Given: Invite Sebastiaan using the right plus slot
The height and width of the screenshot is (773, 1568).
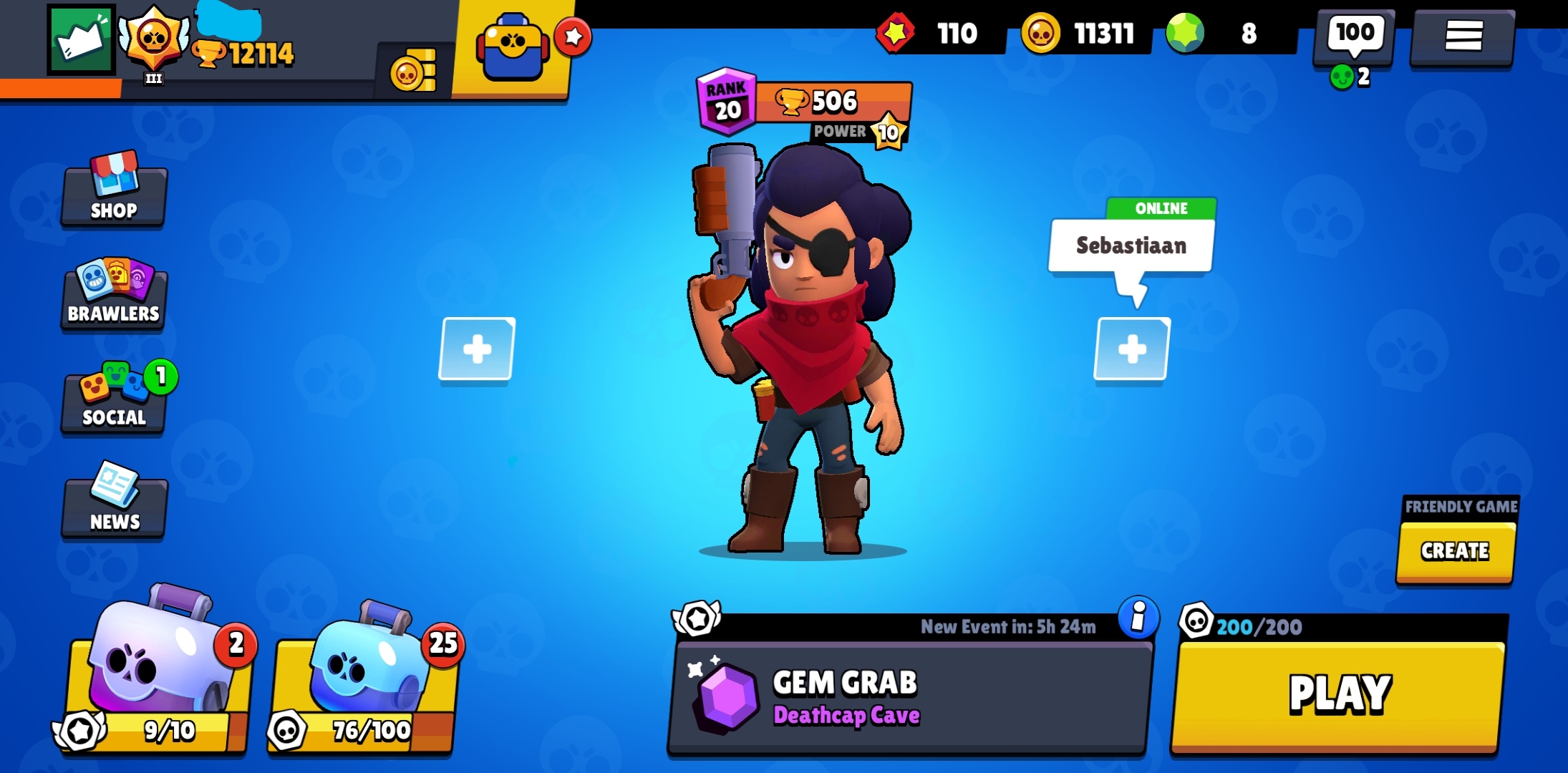Looking at the screenshot, I should point(1132,349).
